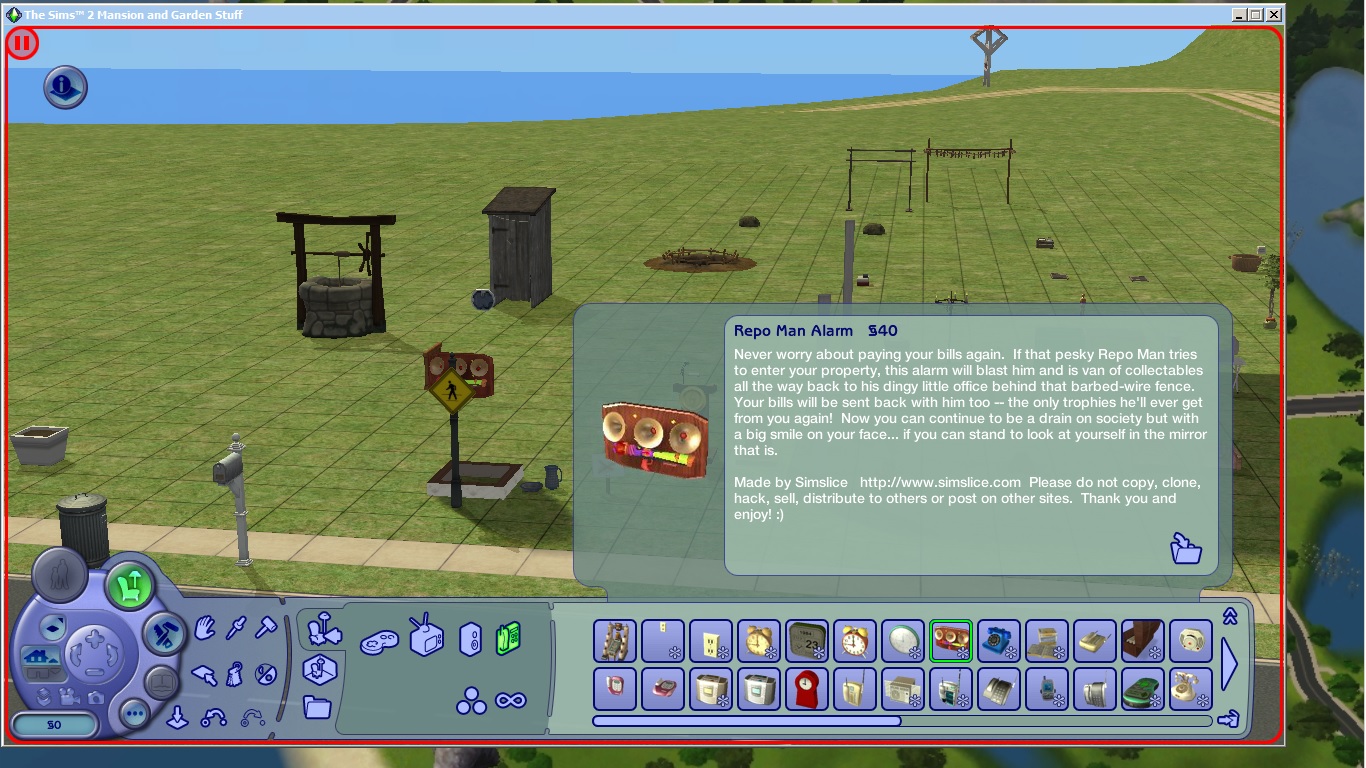Click the info button near the pause control
Viewport: 1366px width, 768px height.
[64, 87]
